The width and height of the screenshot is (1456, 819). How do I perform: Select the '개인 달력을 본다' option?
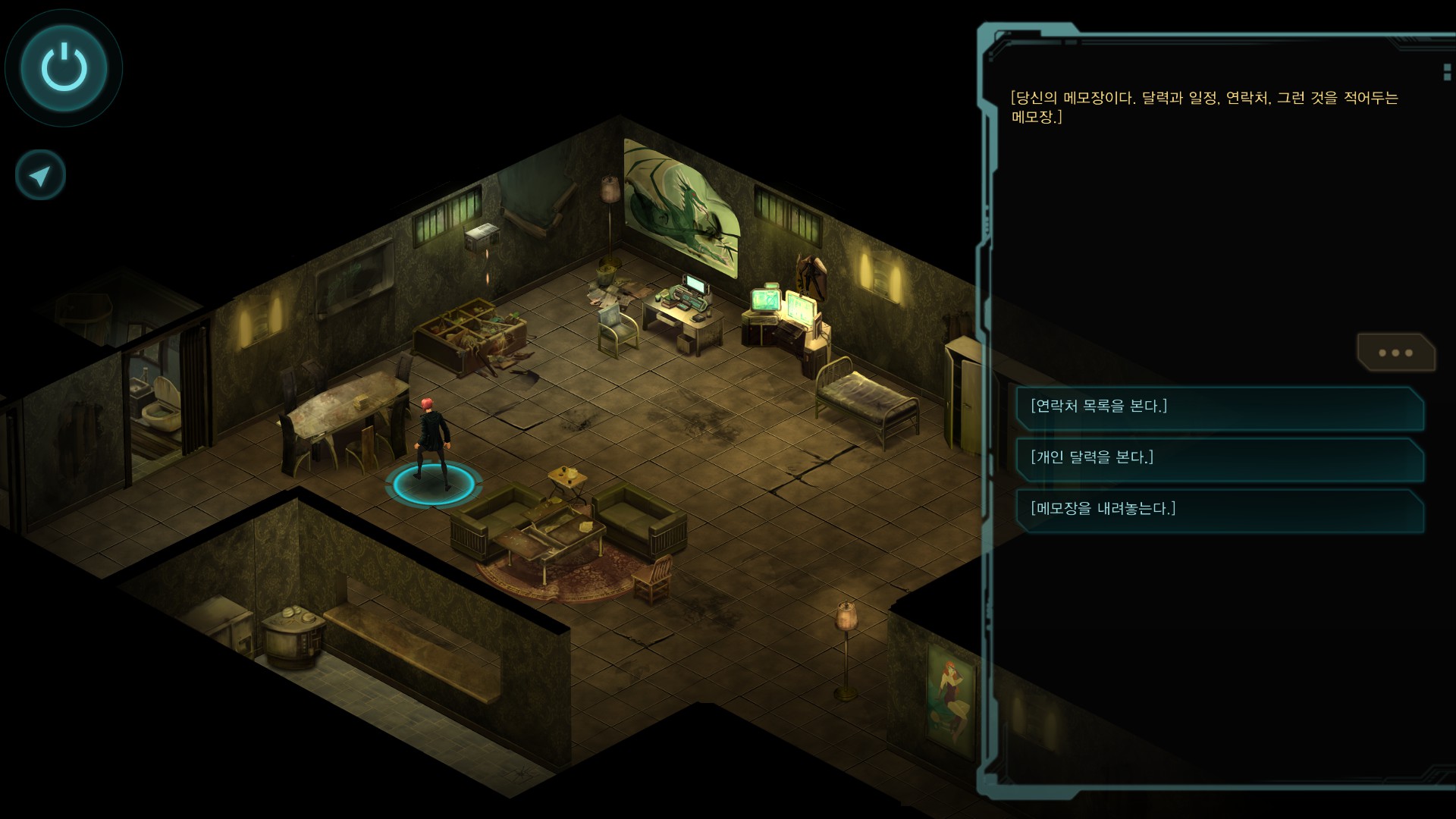[x=1219, y=458]
